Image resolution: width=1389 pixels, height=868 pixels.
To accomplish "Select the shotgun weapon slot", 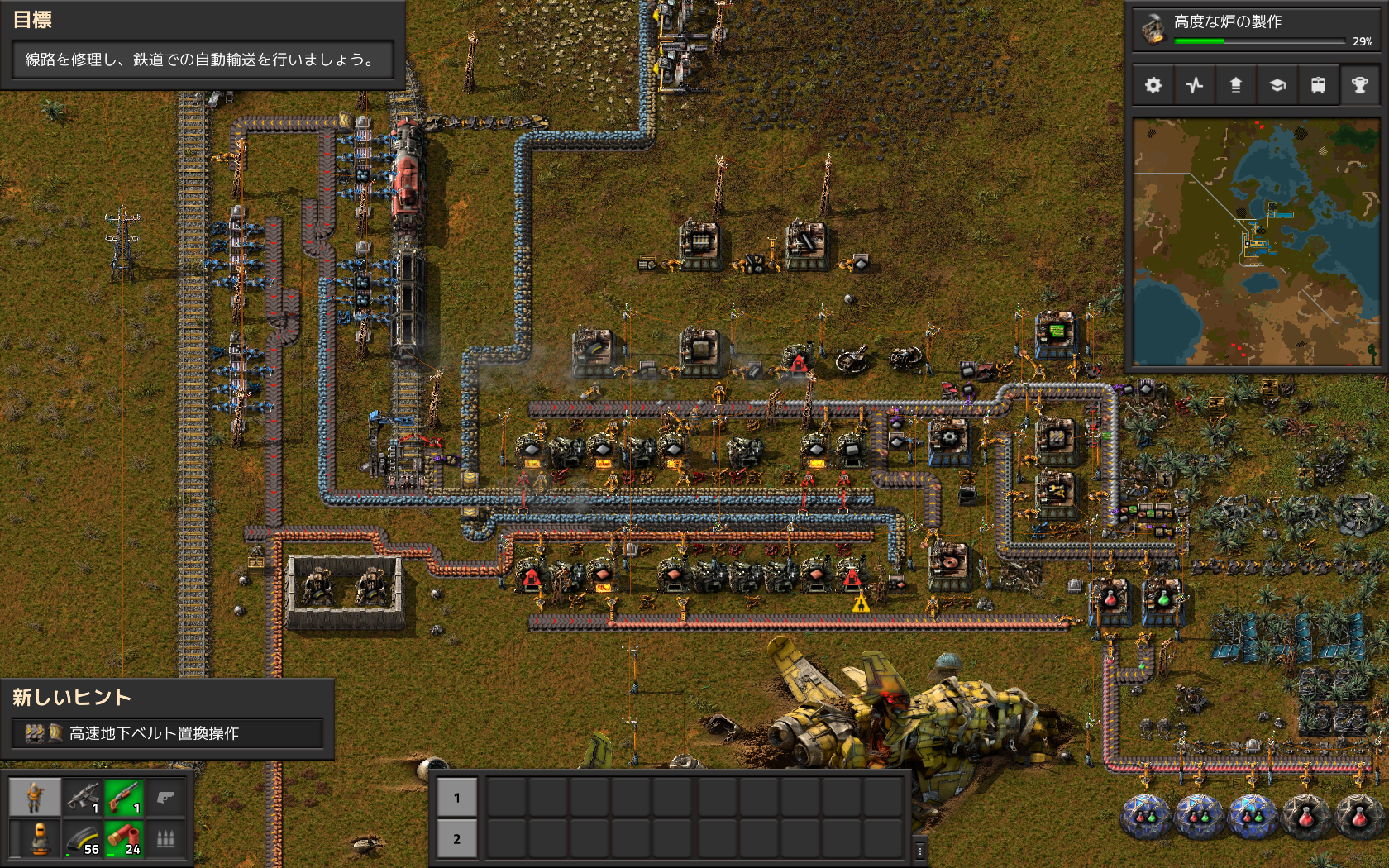I will click(x=124, y=798).
